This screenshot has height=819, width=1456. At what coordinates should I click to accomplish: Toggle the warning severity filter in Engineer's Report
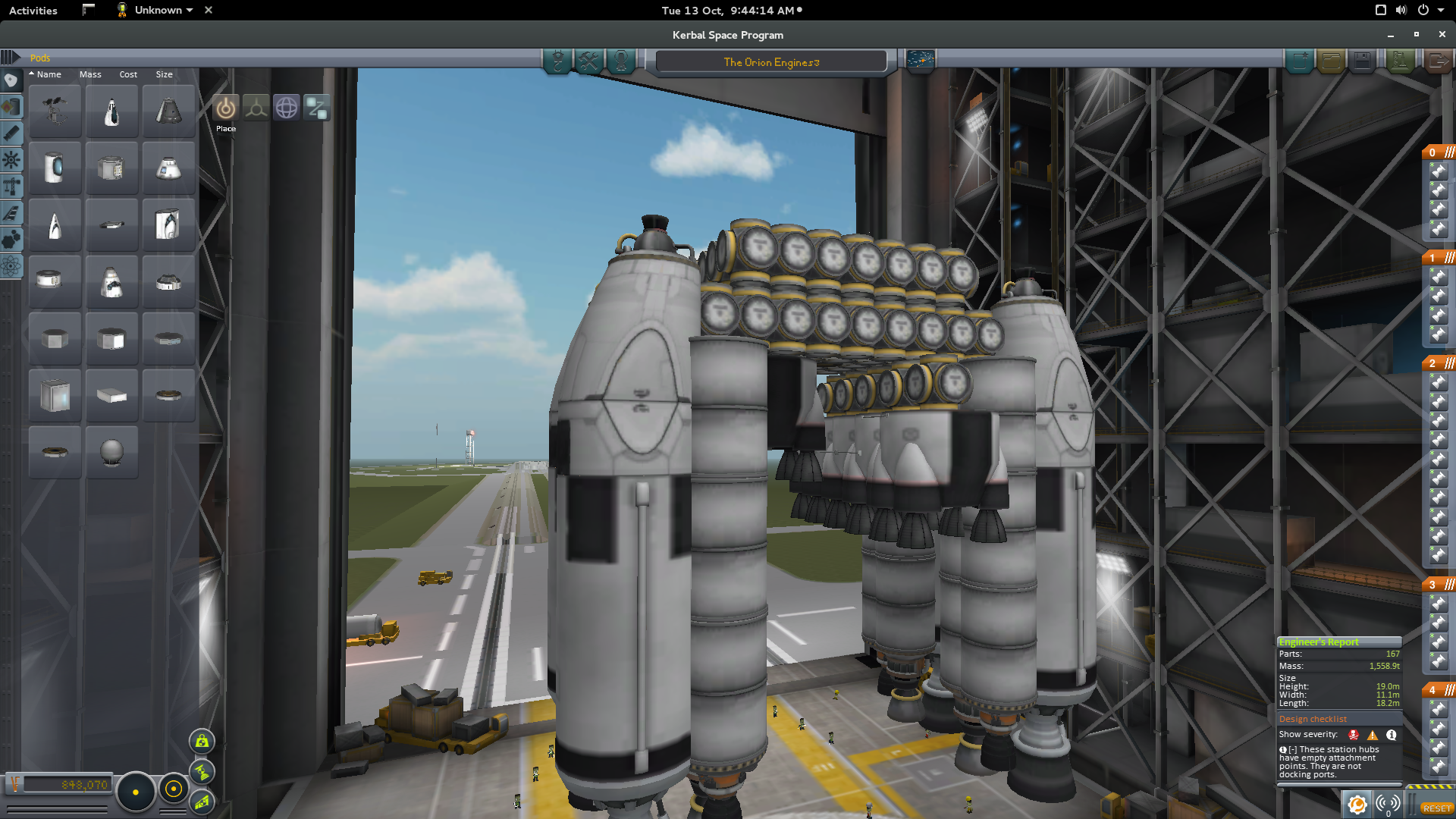[1372, 736]
